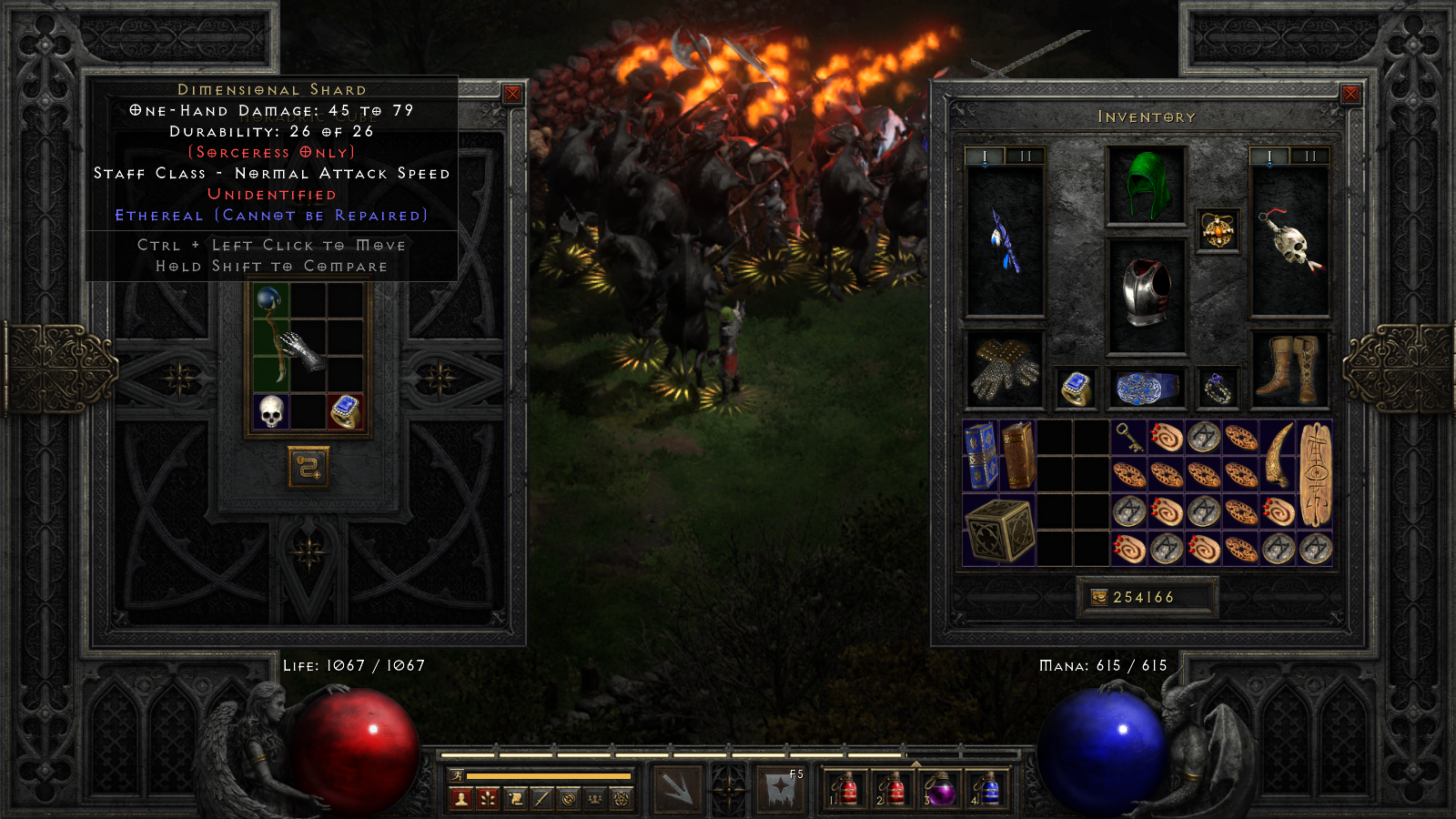Select the blue Tome of Town Portal
This screenshot has width=1456, height=819.
point(980,455)
